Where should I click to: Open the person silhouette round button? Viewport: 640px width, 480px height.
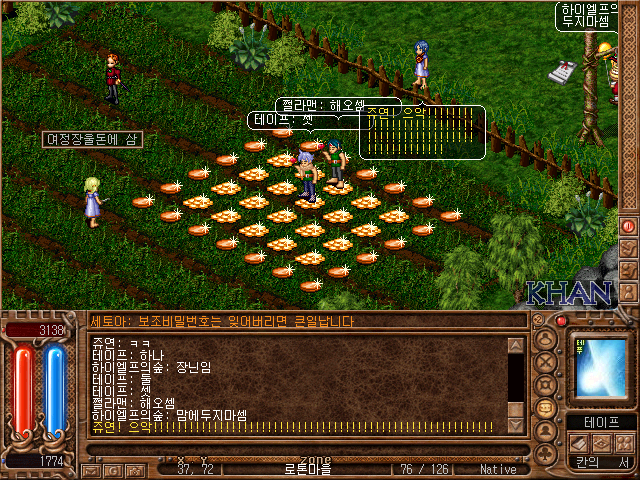point(546,431)
